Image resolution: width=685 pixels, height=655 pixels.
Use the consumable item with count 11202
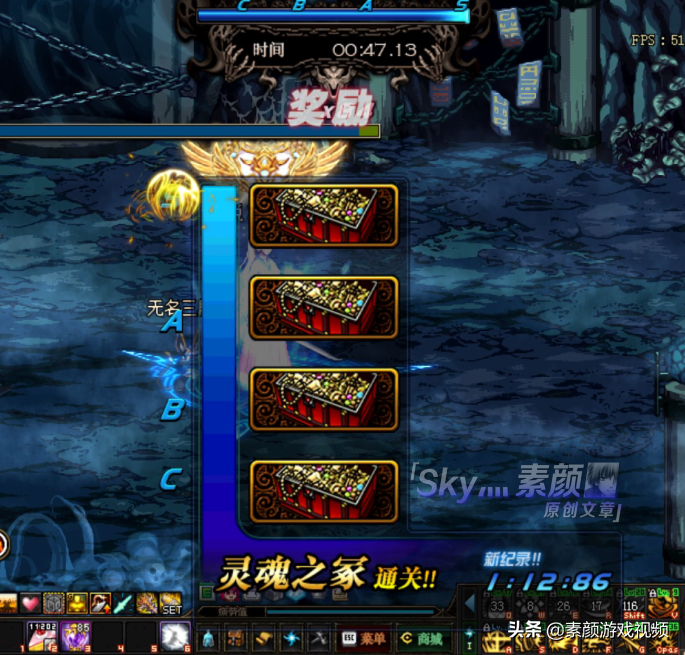pos(42,637)
